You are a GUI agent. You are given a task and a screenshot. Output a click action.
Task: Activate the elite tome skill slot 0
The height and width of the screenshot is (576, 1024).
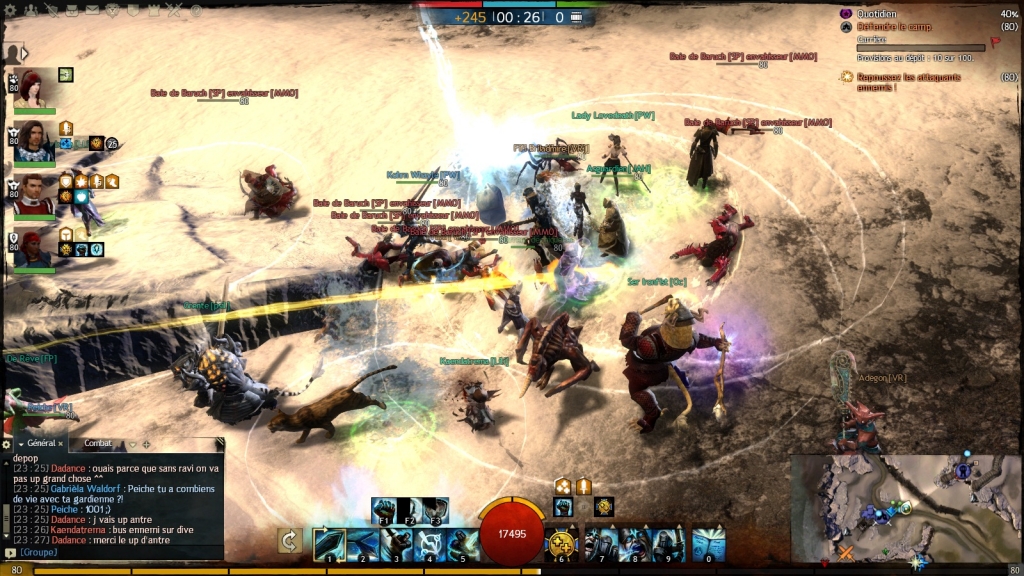tap(708, 544)
